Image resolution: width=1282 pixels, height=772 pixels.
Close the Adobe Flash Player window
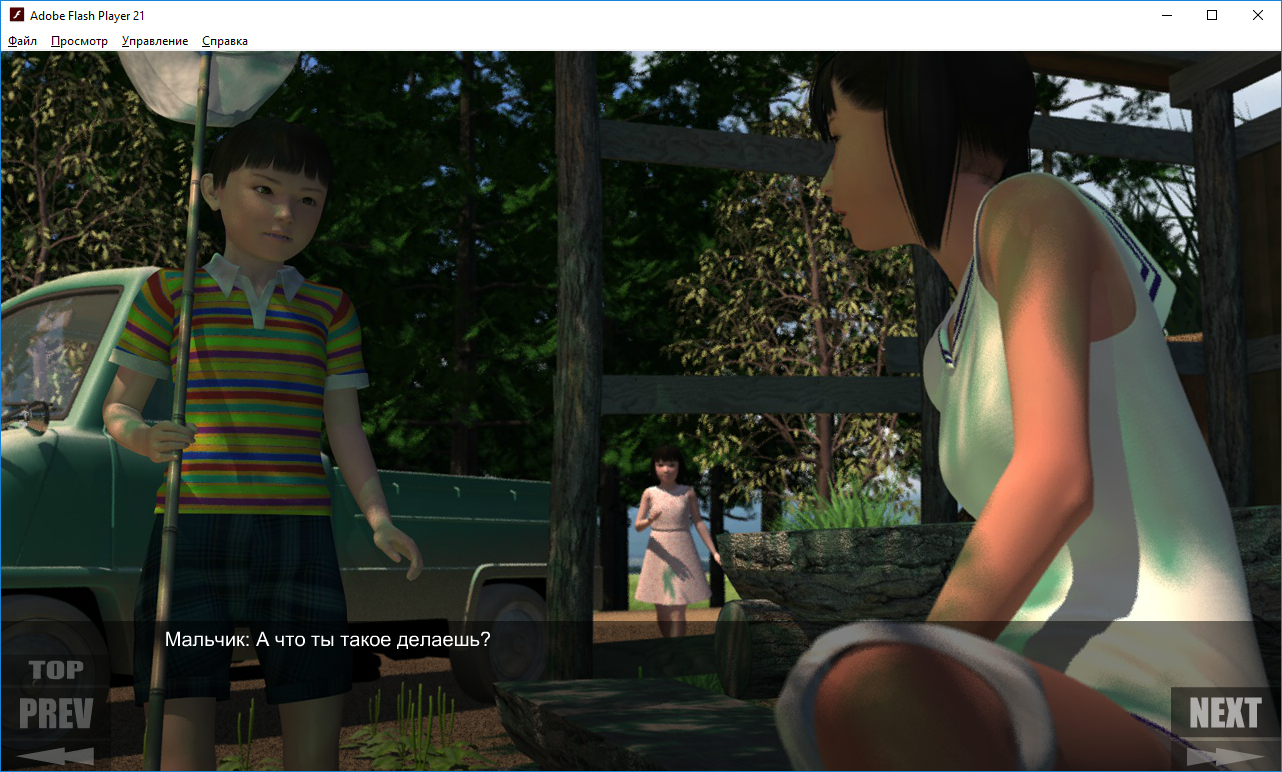(1258, 15)
